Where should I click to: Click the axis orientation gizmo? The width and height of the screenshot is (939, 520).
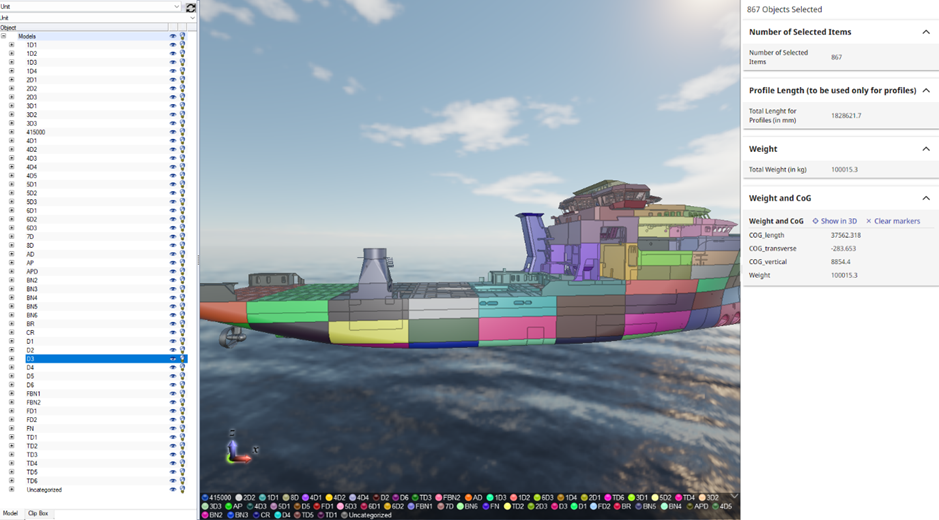click(236, 449)
